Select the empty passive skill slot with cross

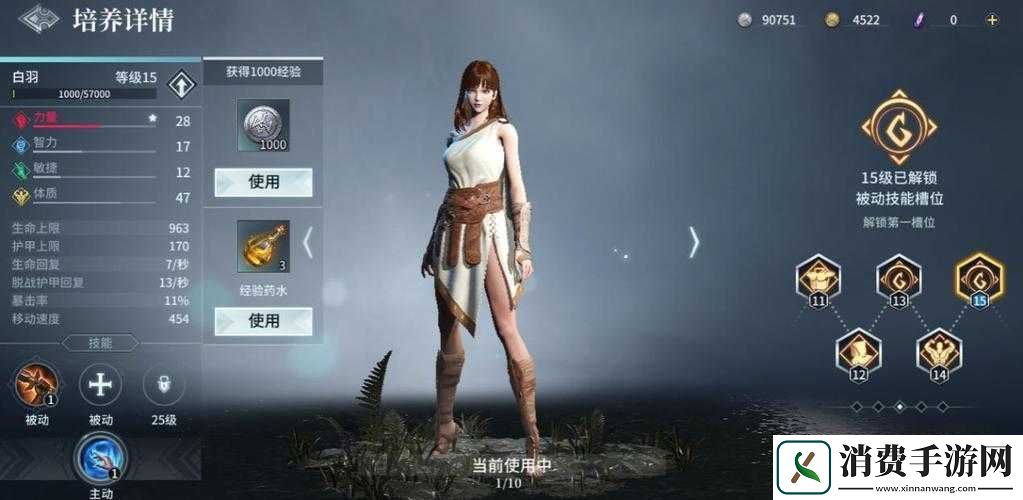pyautogui.click(x=100, y=384)
